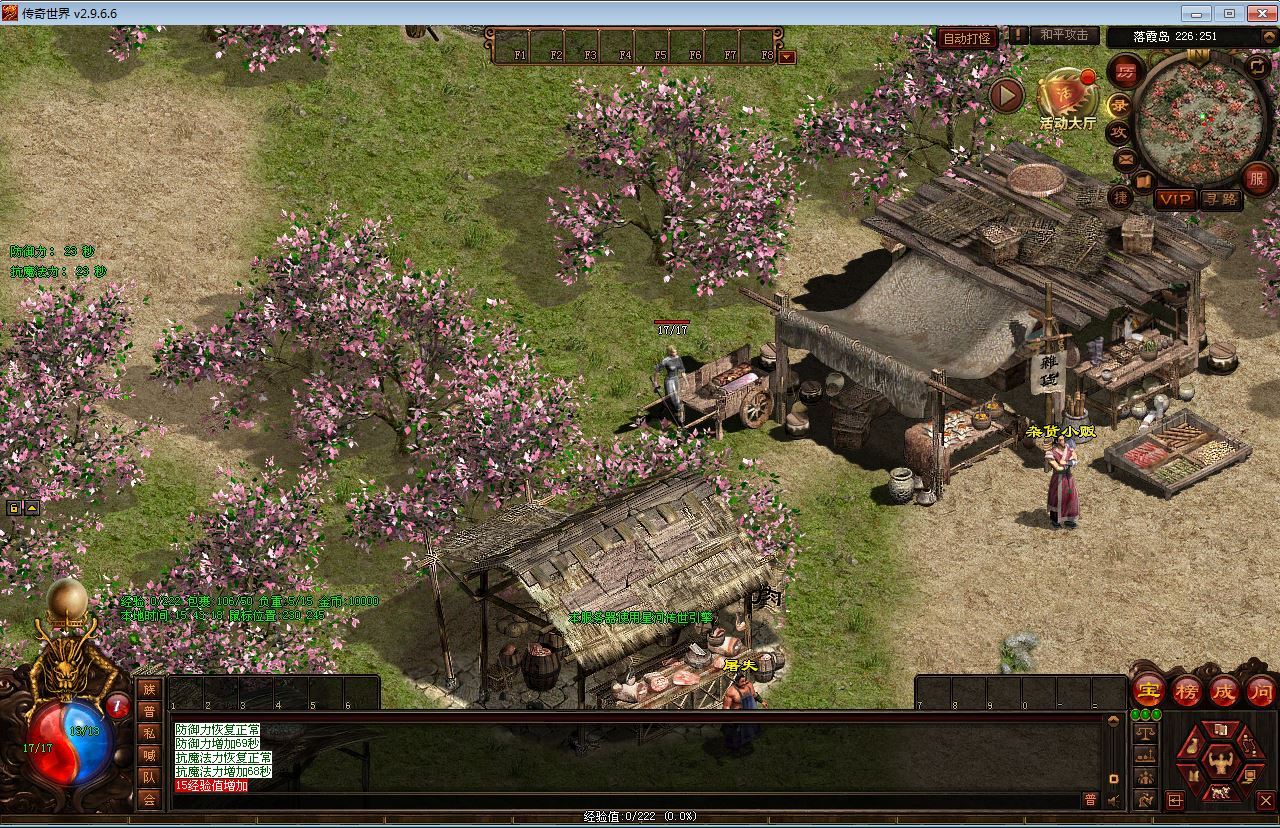Click the chat message input field
Screen dimensions: 1280x828
(620, 800)
